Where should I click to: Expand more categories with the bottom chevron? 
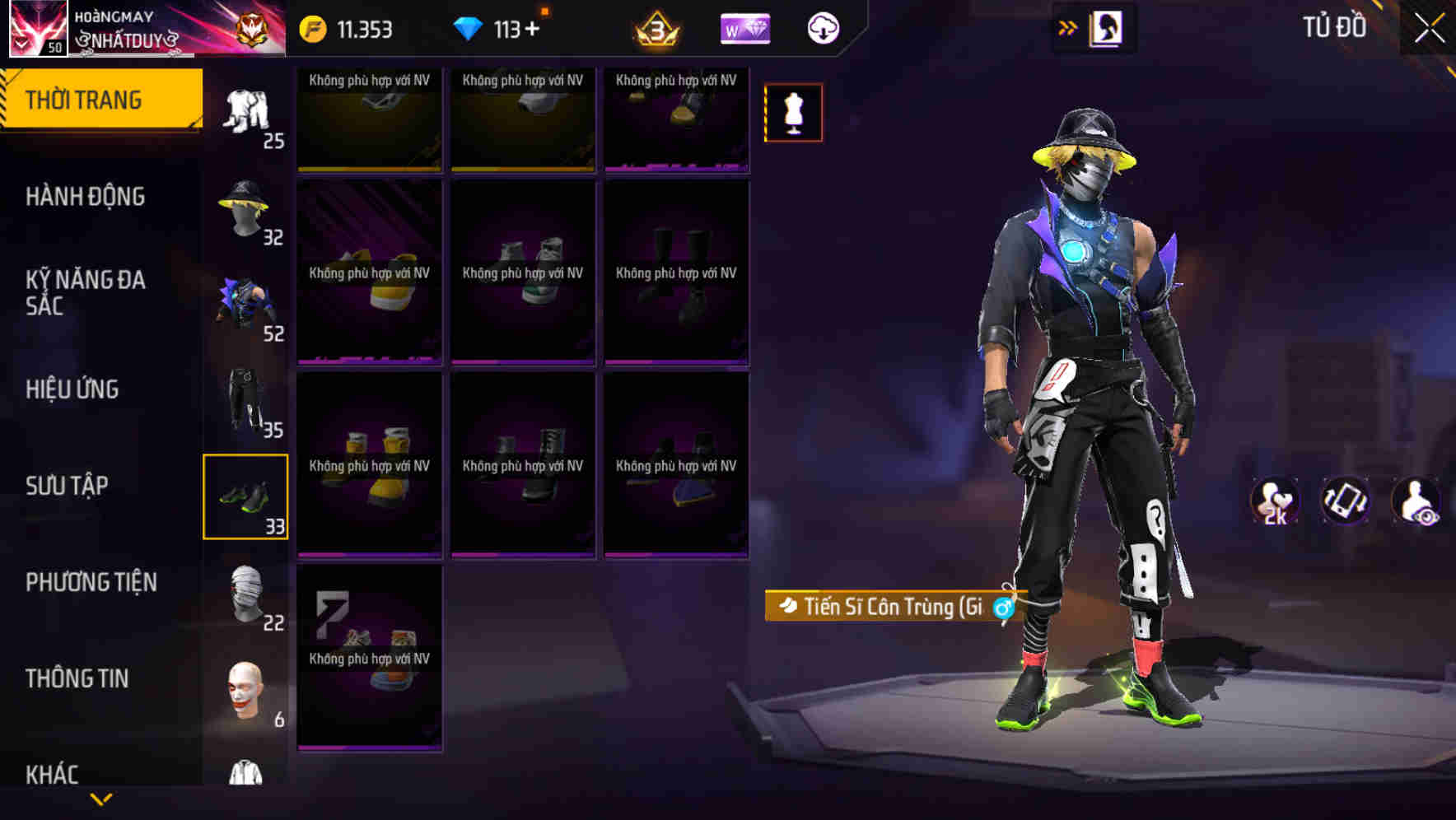click(x=102, y=799)
